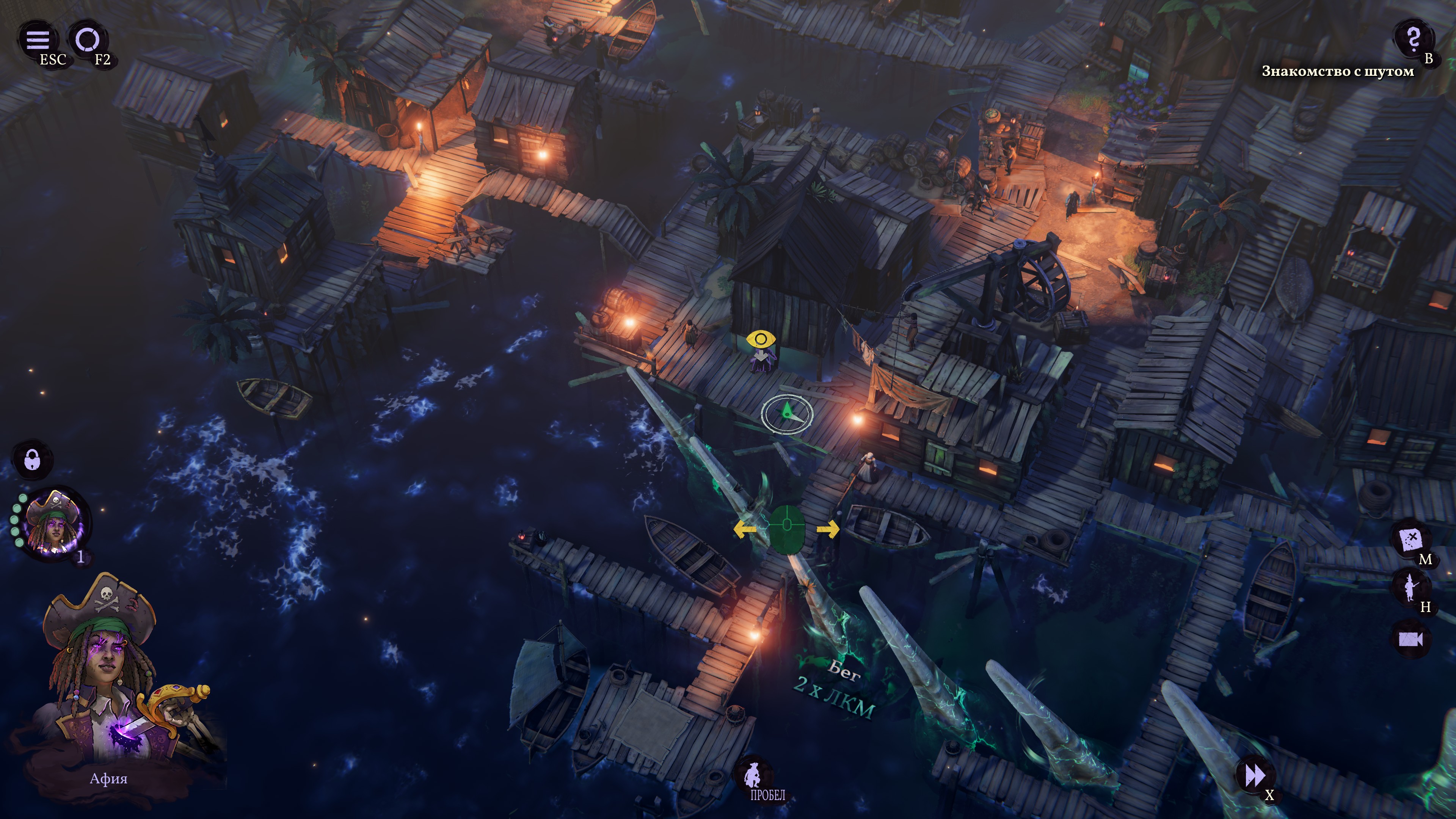The height and width of the screenshot is (819, 1456).
Task: Activate the video camera icon
Action: (1411, 639)
